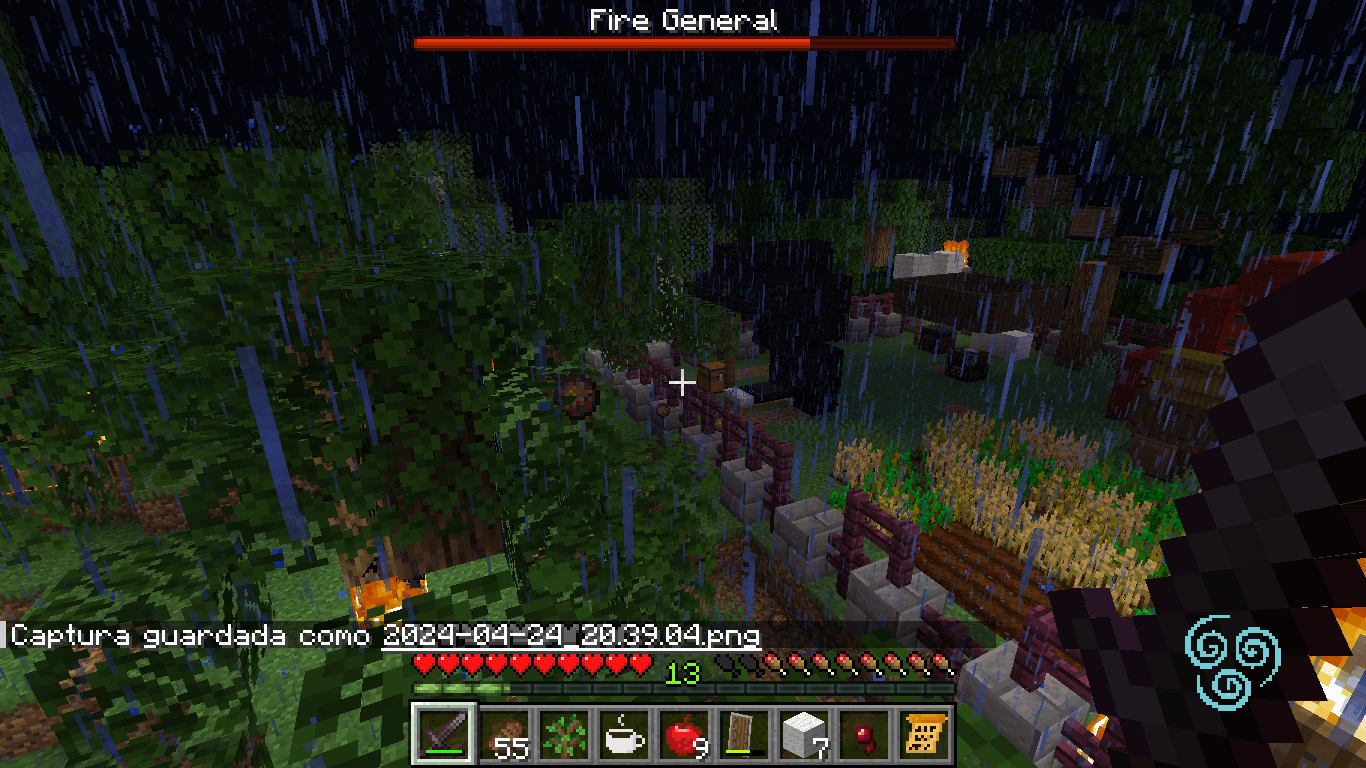Select the wooden shield in the hotbar
Image resolution: width=1366 pixels, height=768 pixels.
point(742,735)
